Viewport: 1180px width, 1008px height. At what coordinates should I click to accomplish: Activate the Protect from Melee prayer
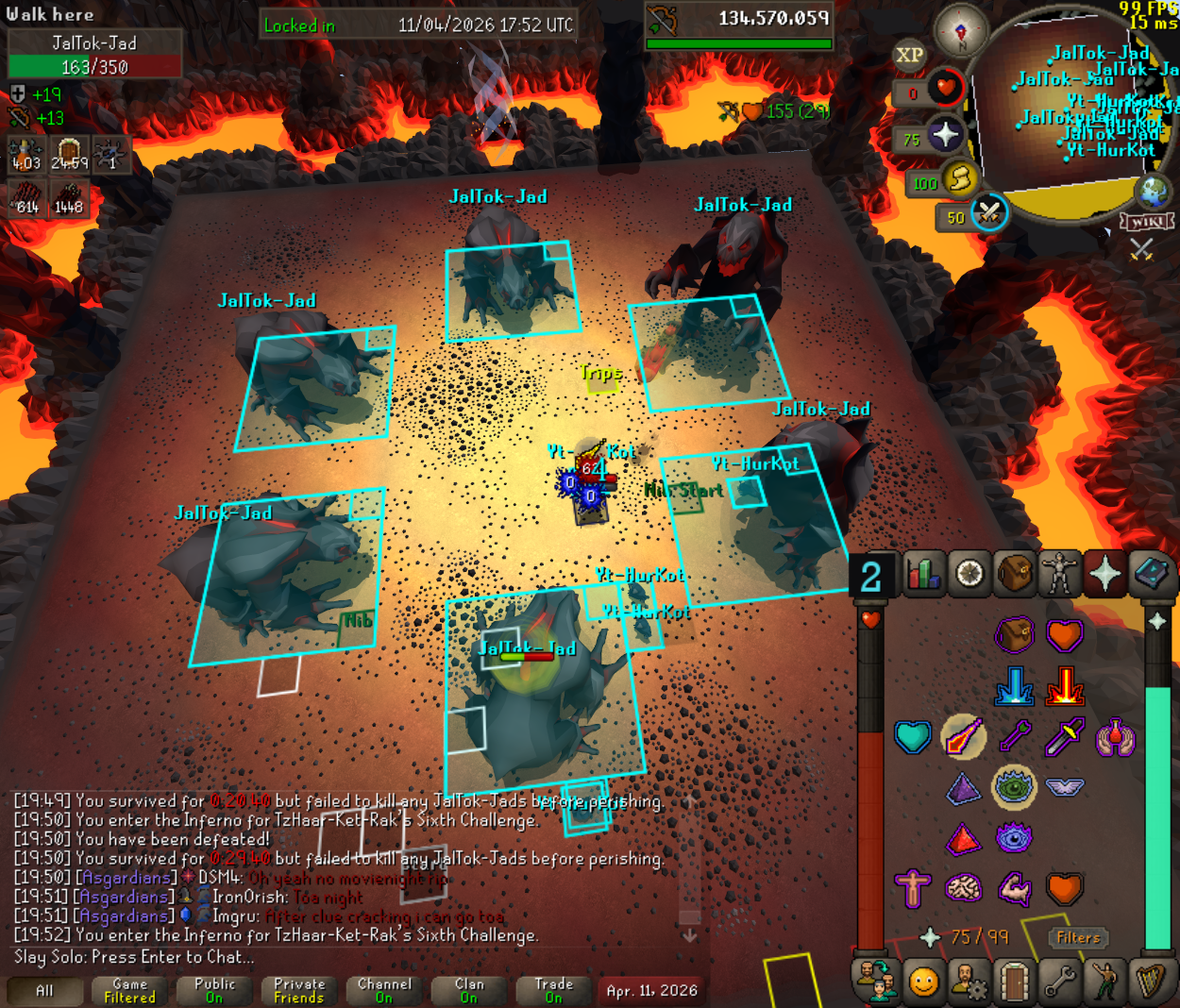(1064, 736)
